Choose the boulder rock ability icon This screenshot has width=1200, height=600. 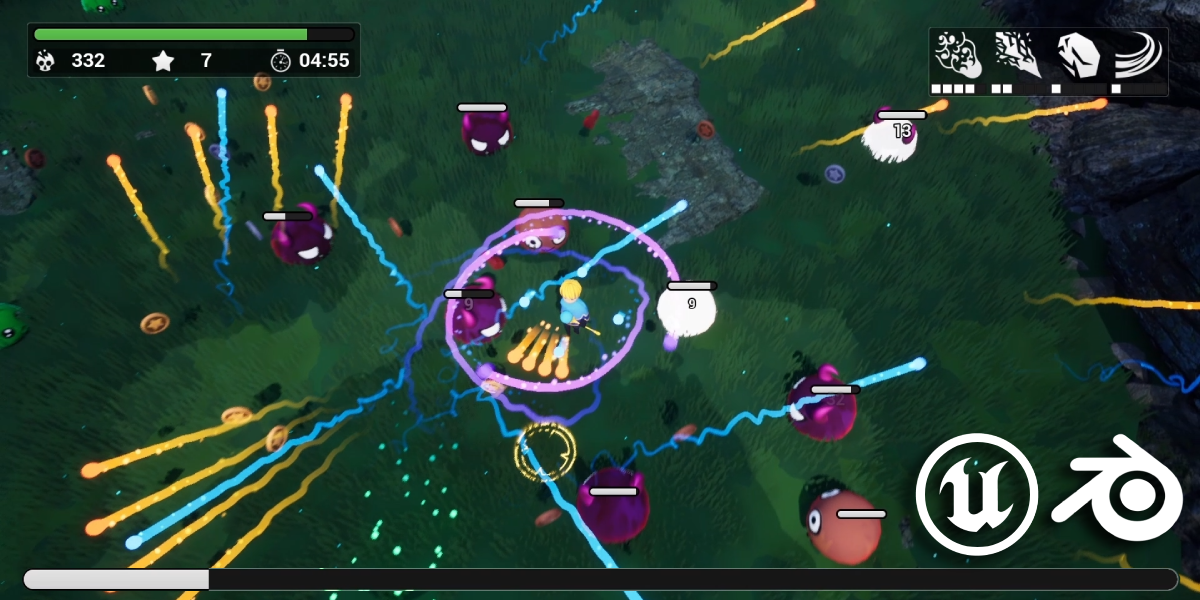click(x=1078, y=55)
